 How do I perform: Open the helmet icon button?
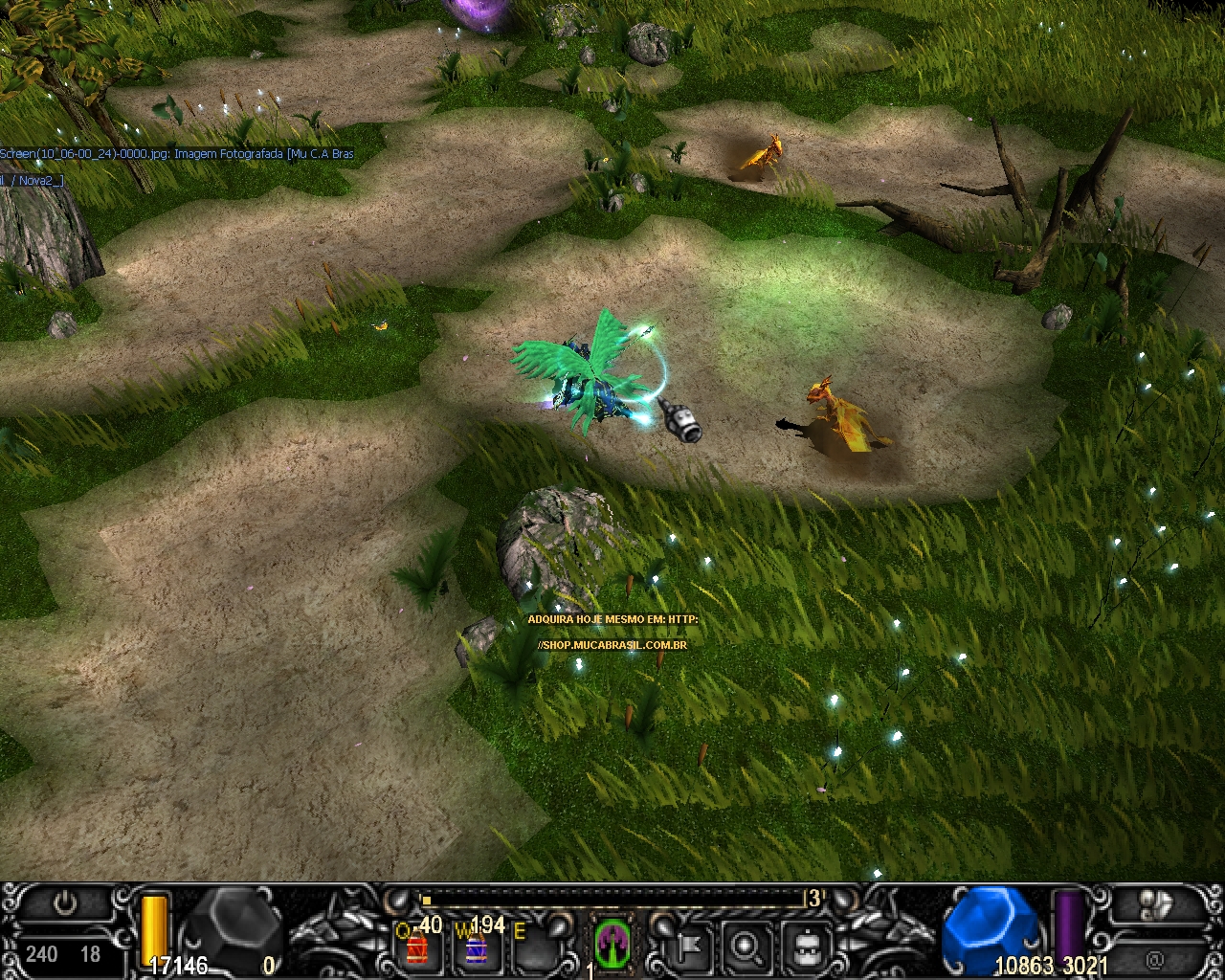[x=804, y=947]
